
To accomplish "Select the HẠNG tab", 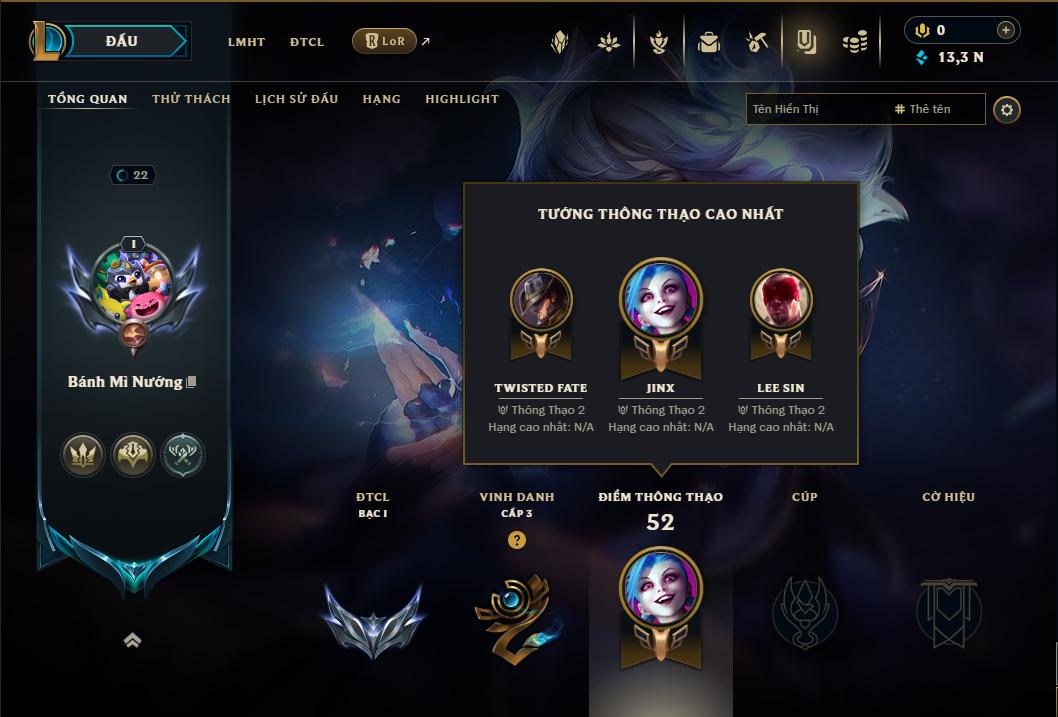I will [381, 99].
